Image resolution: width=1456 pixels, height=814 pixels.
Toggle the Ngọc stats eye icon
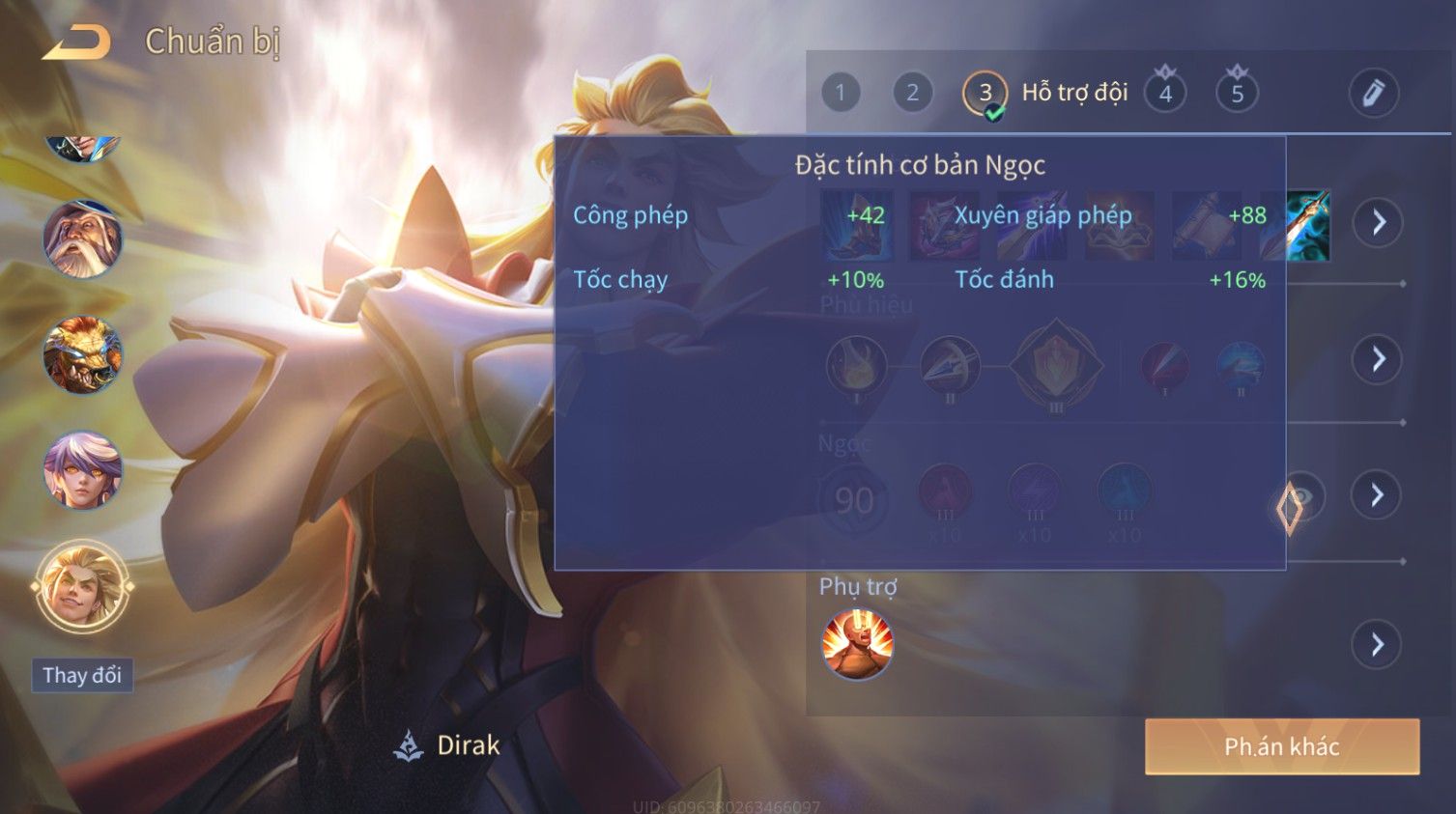click(x=1300, y=496)
